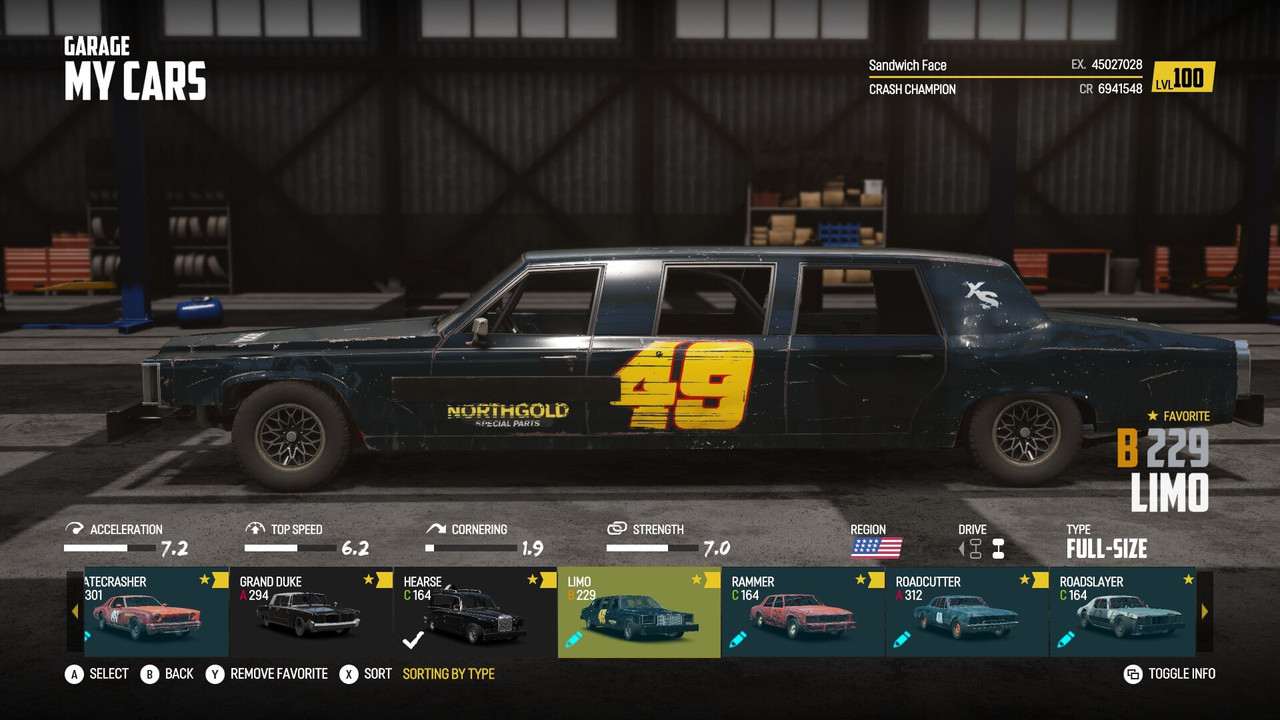Show previous cars with the left arrow
1280x720 pixels.
pos(75,612)
